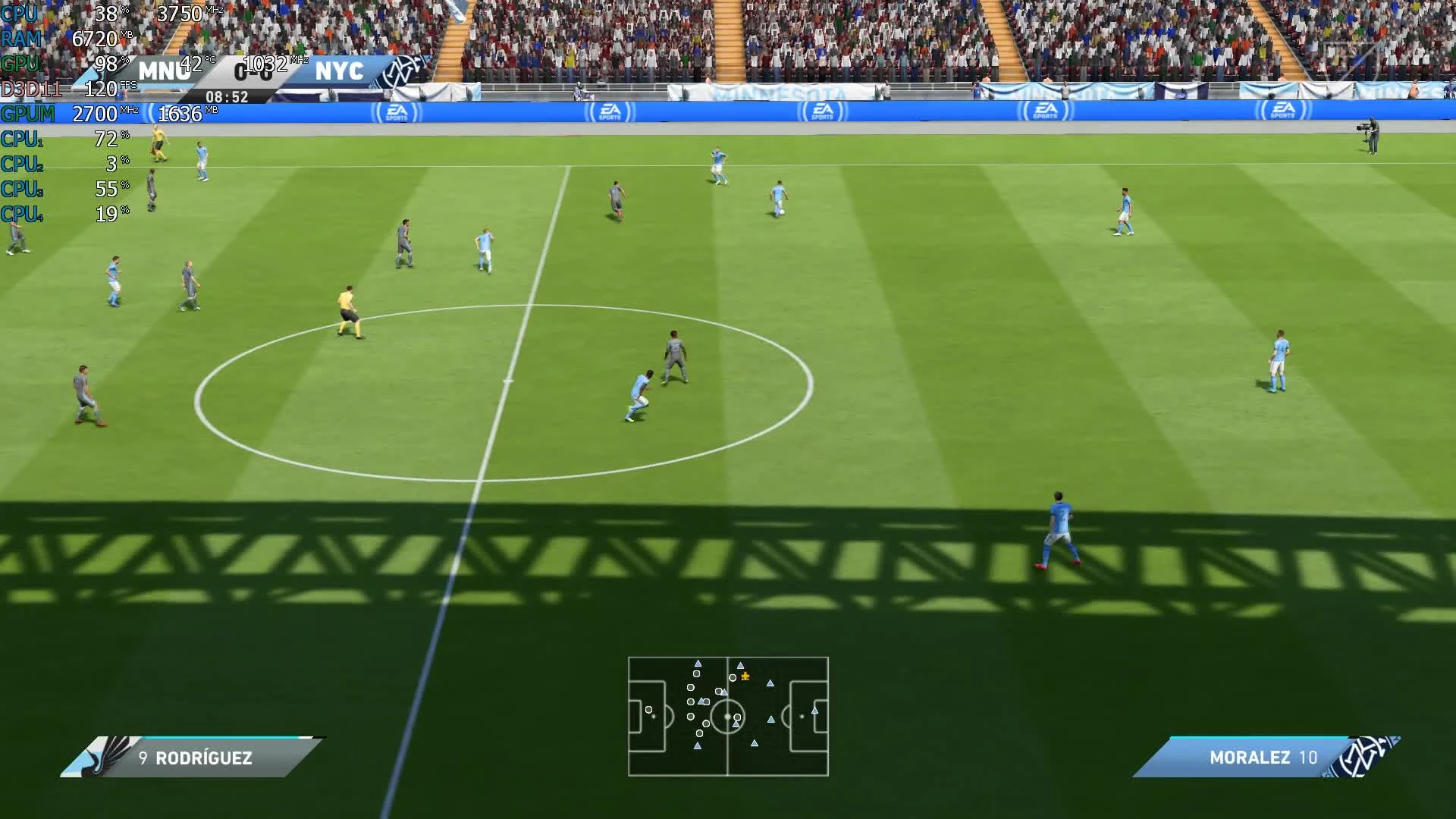Toggle the GPUM memory stat display
1456x819 pixels.
(29, 115)
